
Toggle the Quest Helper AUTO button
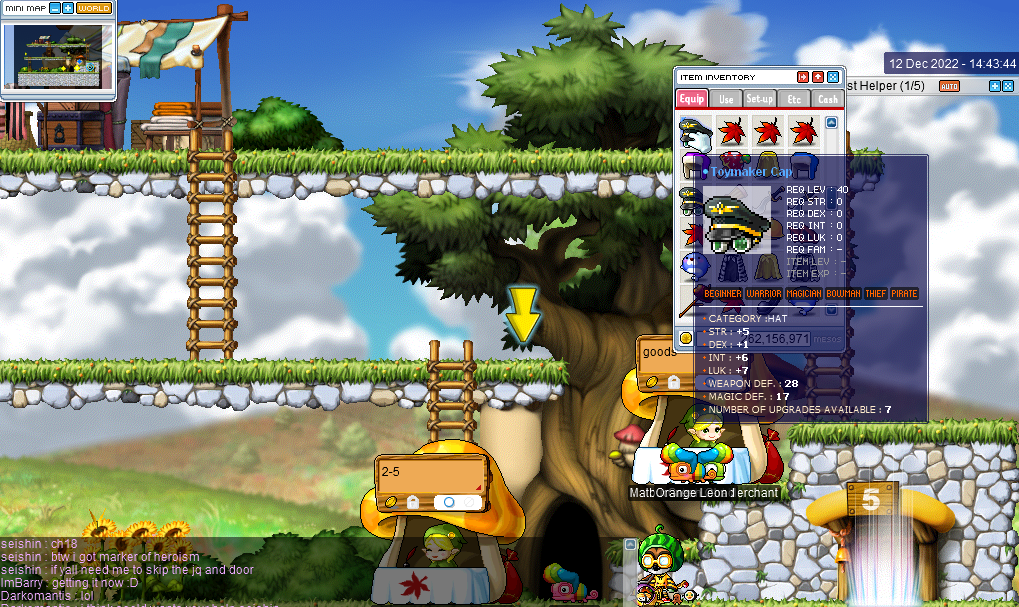coord(949,86)
